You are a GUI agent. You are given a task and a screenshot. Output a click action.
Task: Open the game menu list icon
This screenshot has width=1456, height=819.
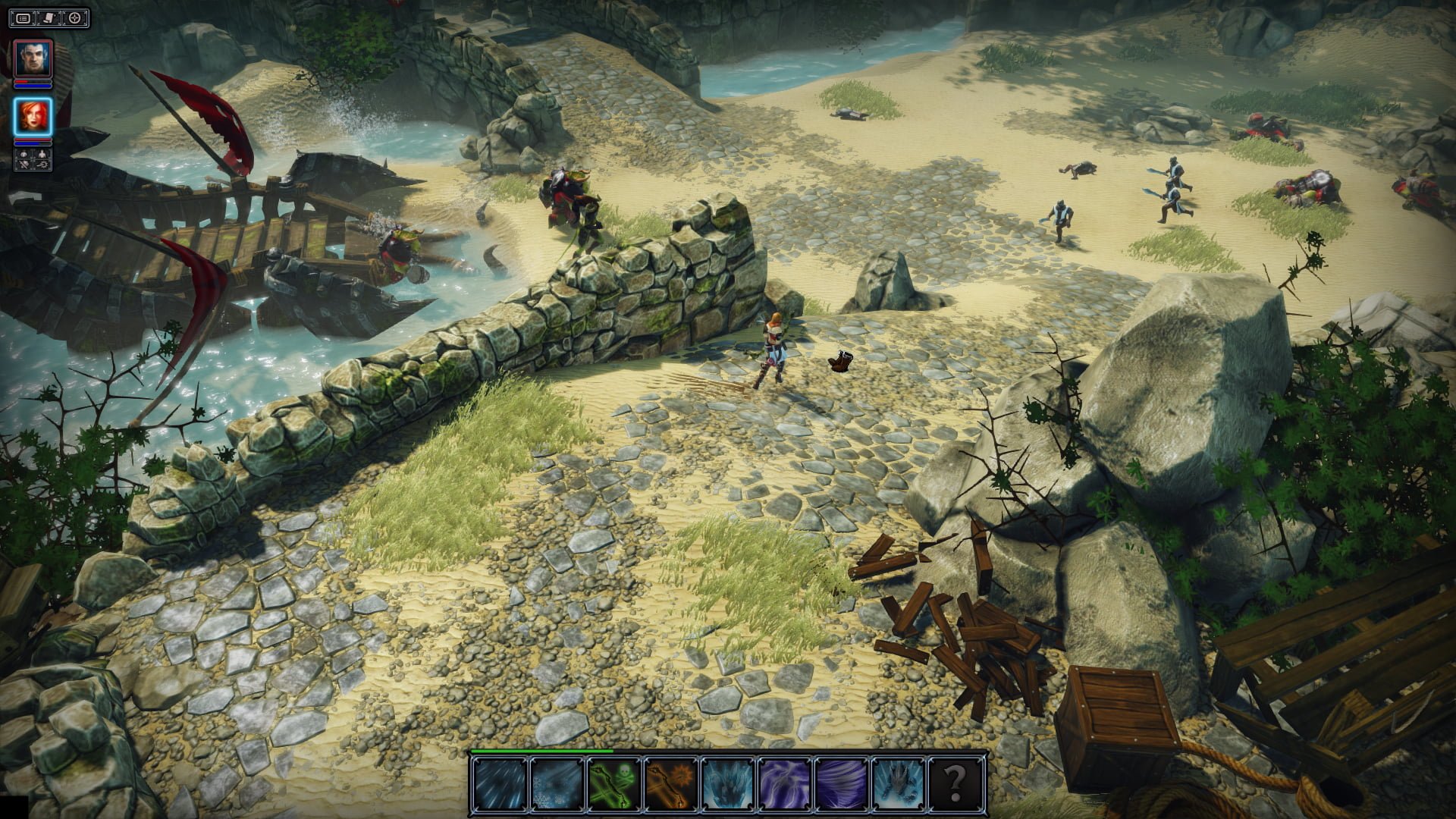24,17
